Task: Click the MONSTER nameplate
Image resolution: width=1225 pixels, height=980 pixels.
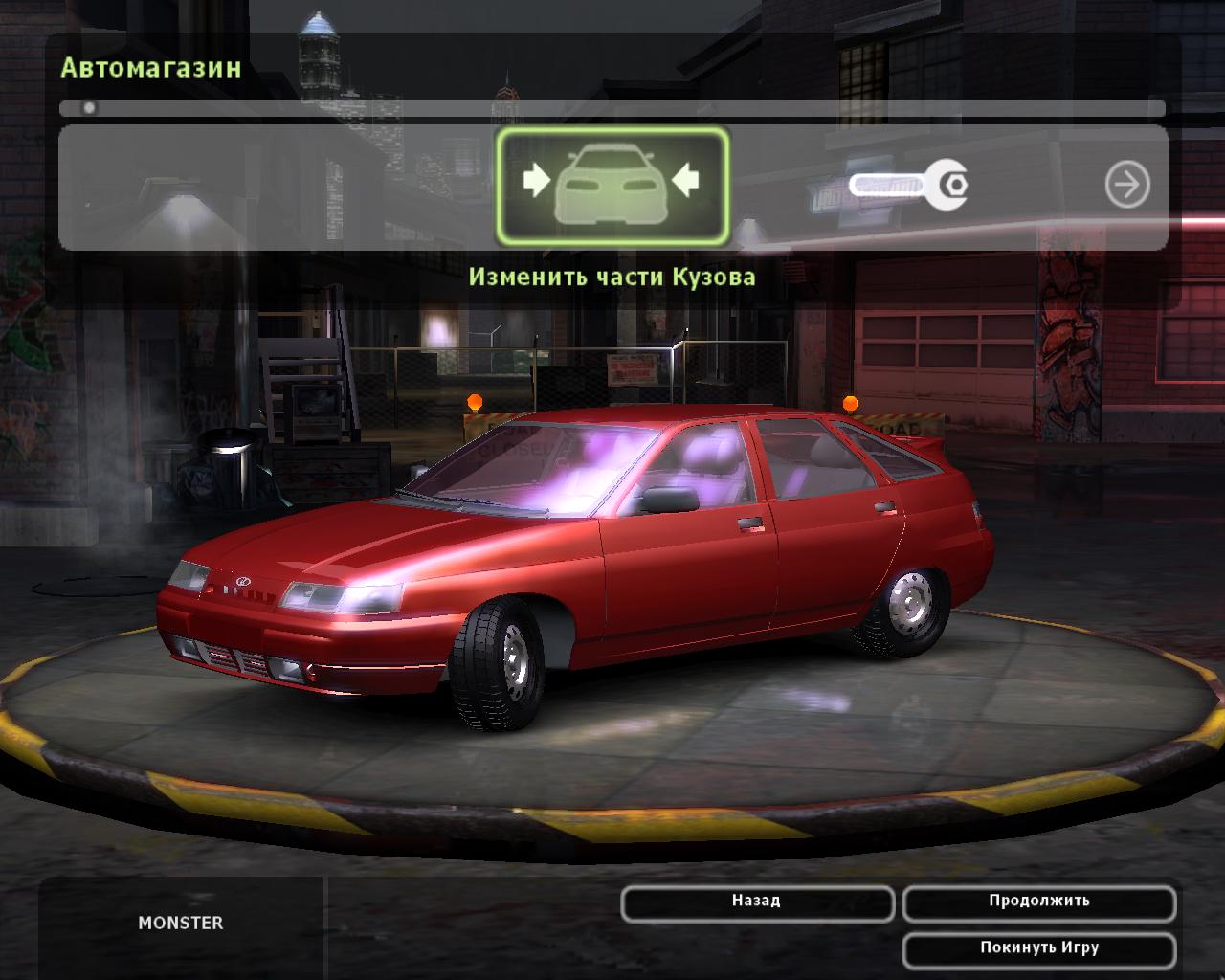Action: point(180,924)
